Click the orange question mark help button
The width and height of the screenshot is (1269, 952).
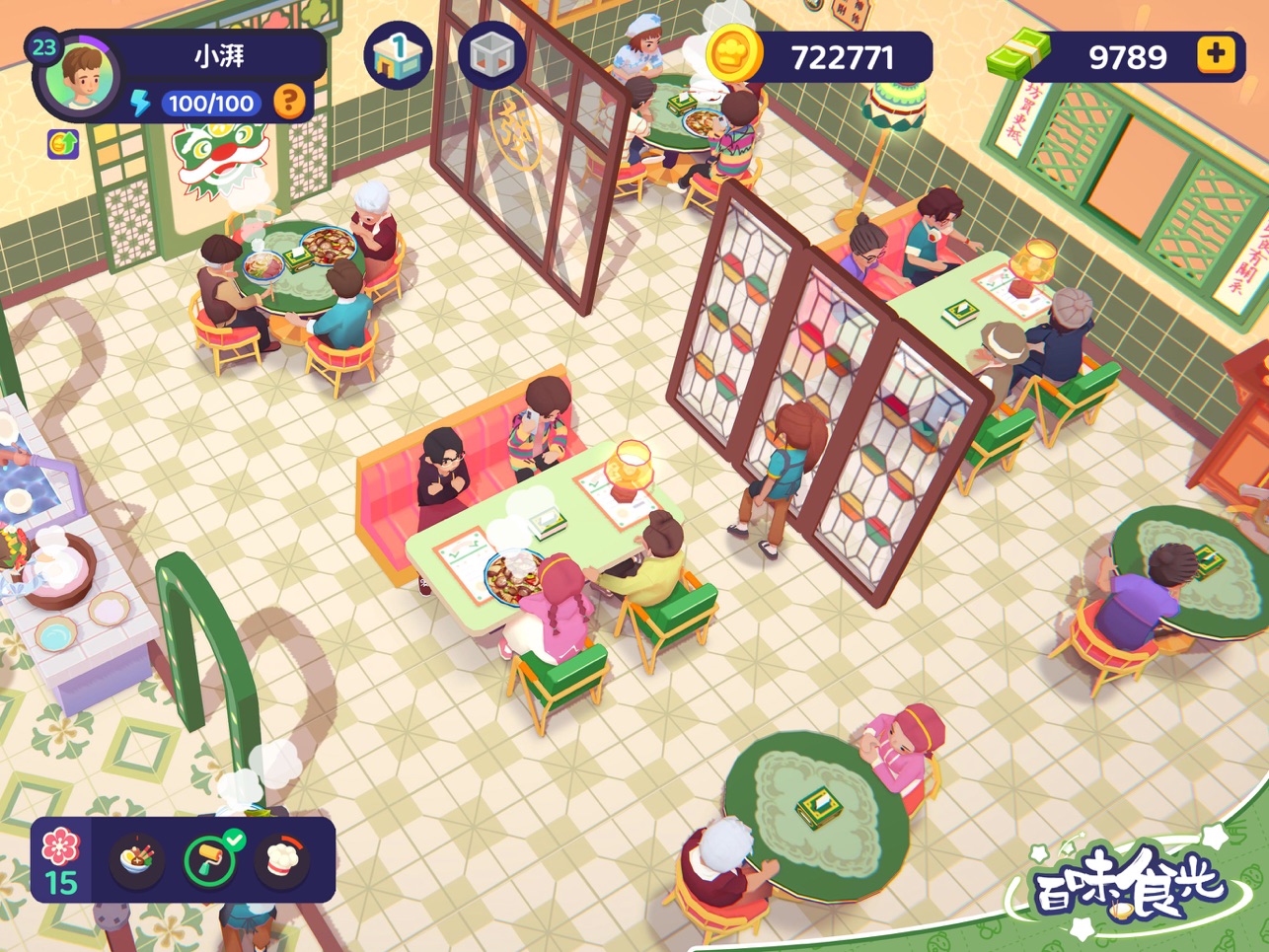[x=289, y=102]
